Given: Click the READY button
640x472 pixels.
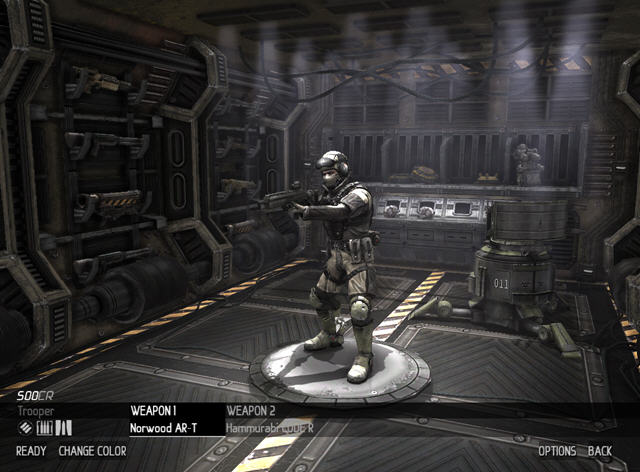Looking at the screenshot, I should [x=31, y=451].
